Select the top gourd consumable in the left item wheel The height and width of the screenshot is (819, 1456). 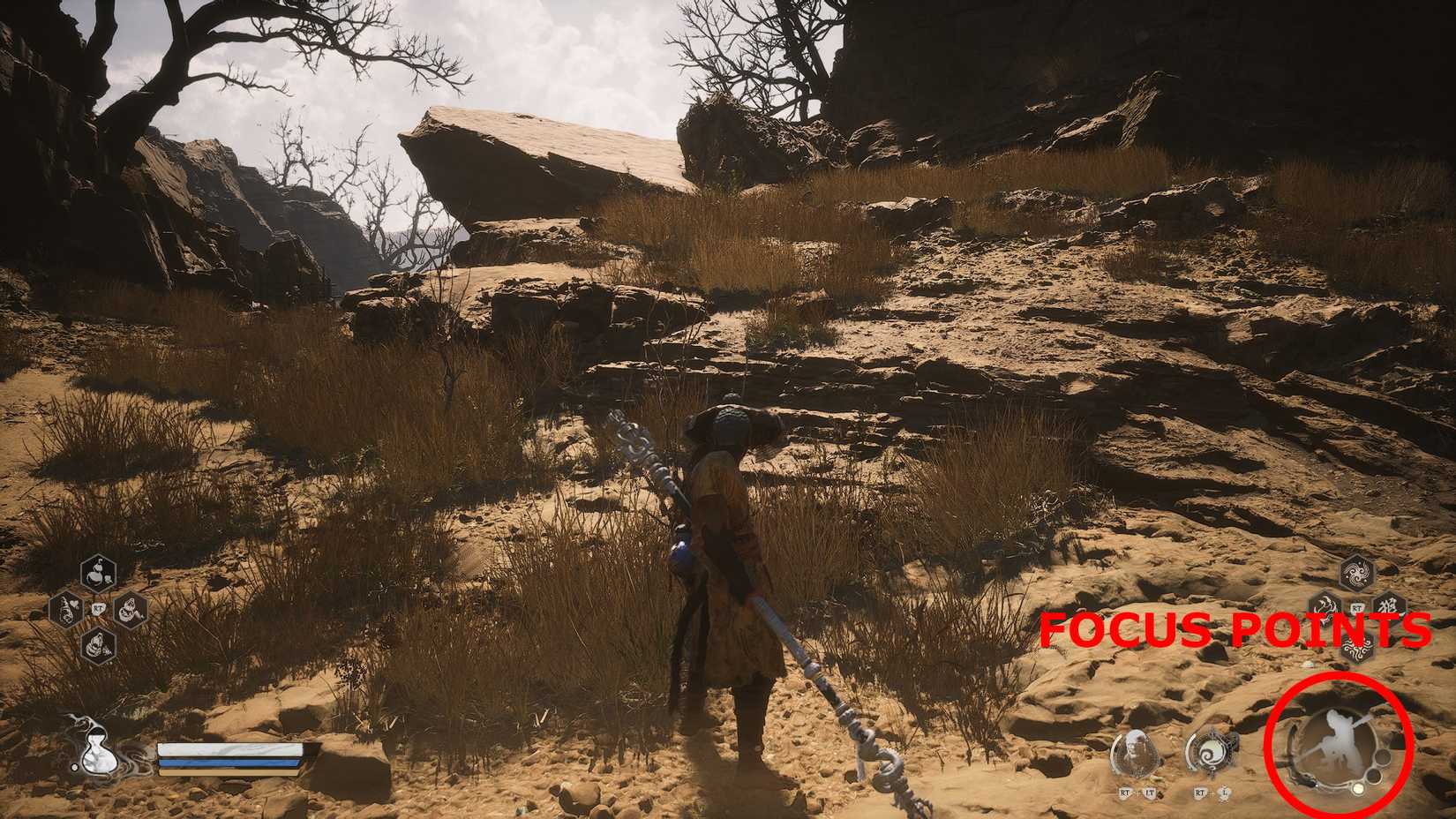(97, 572)
